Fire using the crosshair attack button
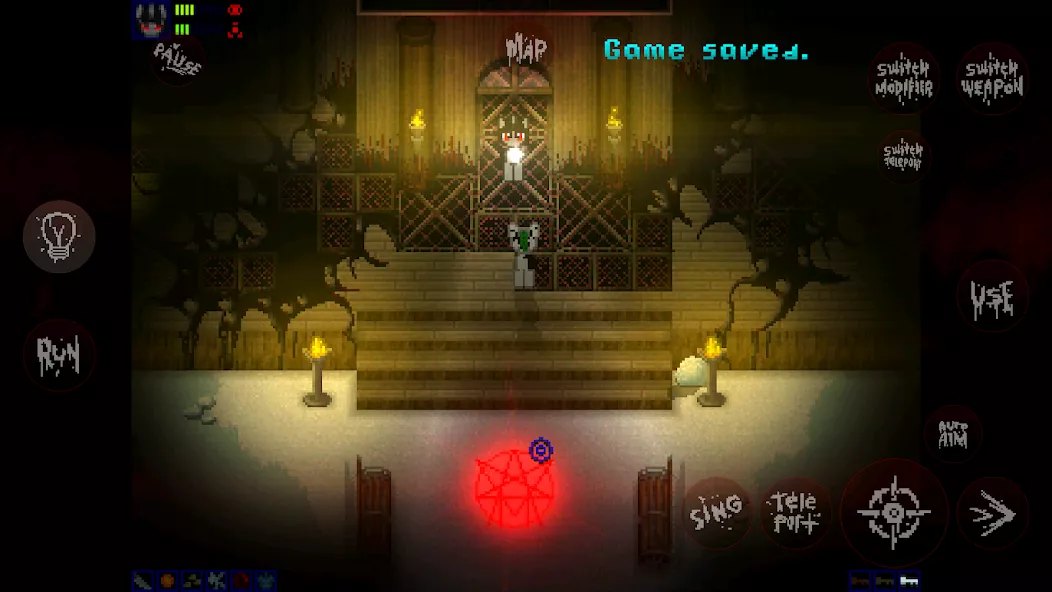This screenshot has height=592, width=1052. coord(893,513)
